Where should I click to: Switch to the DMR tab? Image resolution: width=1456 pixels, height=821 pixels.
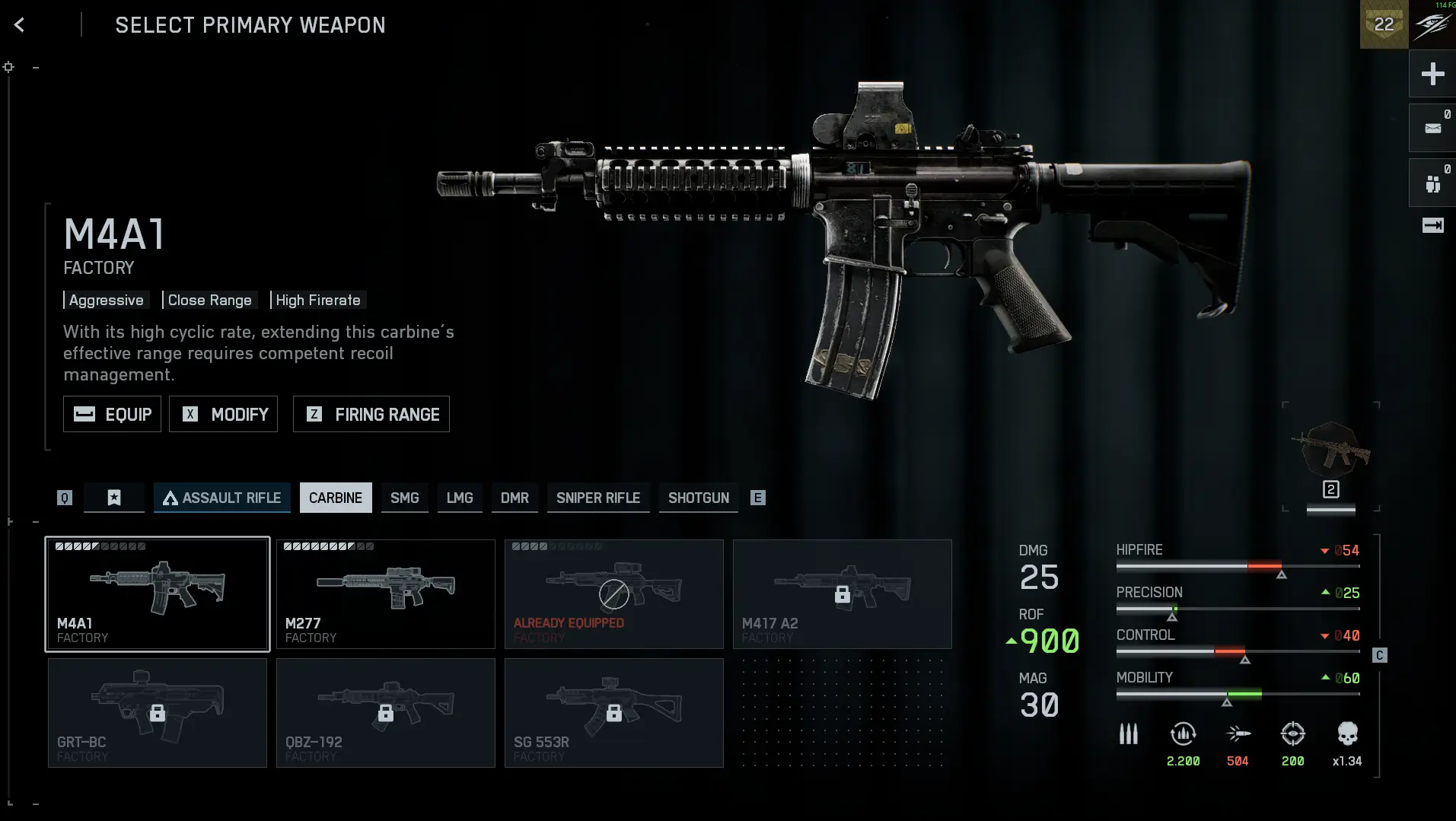pos(515,498)
